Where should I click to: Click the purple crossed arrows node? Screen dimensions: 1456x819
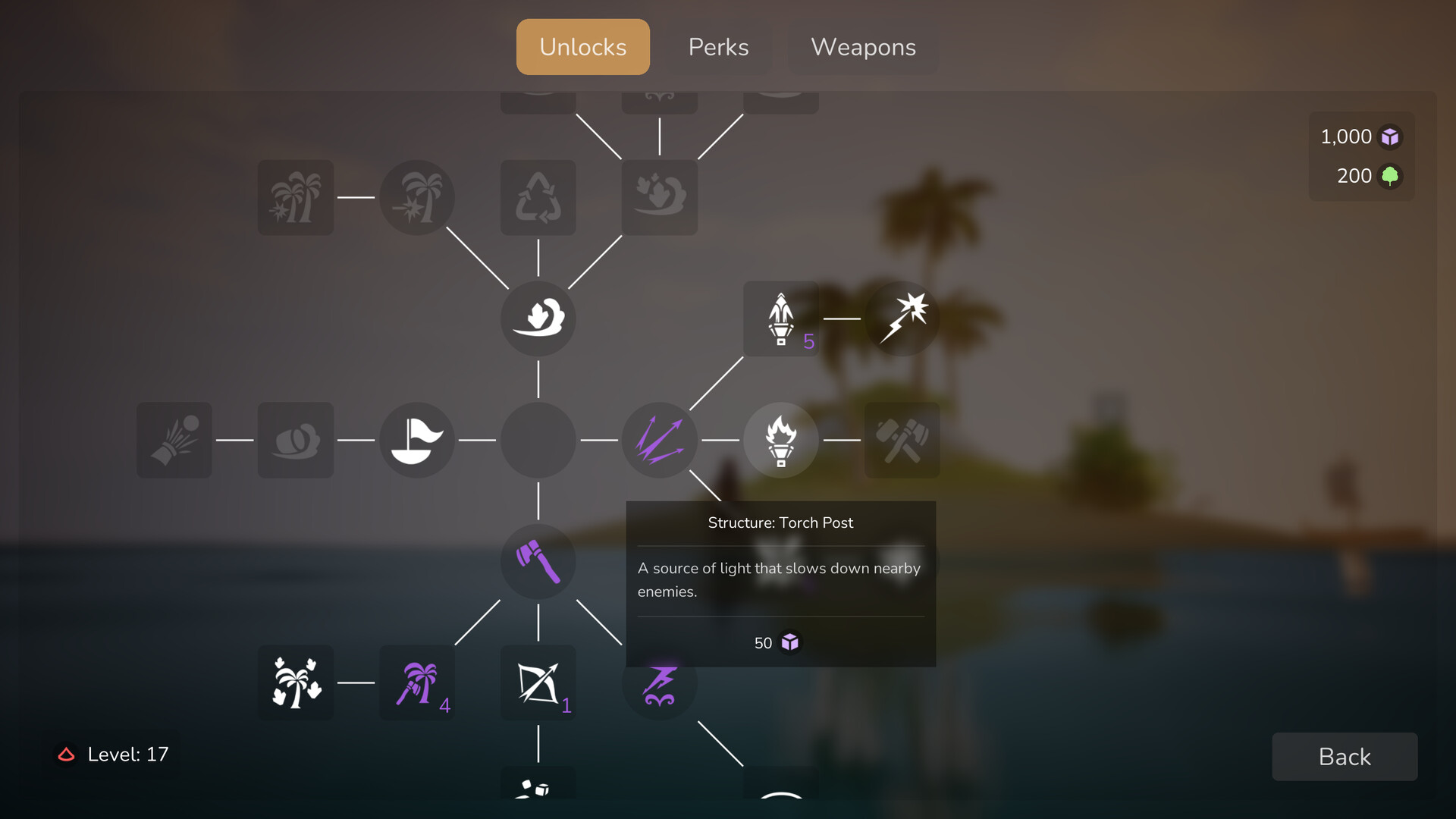659,440
